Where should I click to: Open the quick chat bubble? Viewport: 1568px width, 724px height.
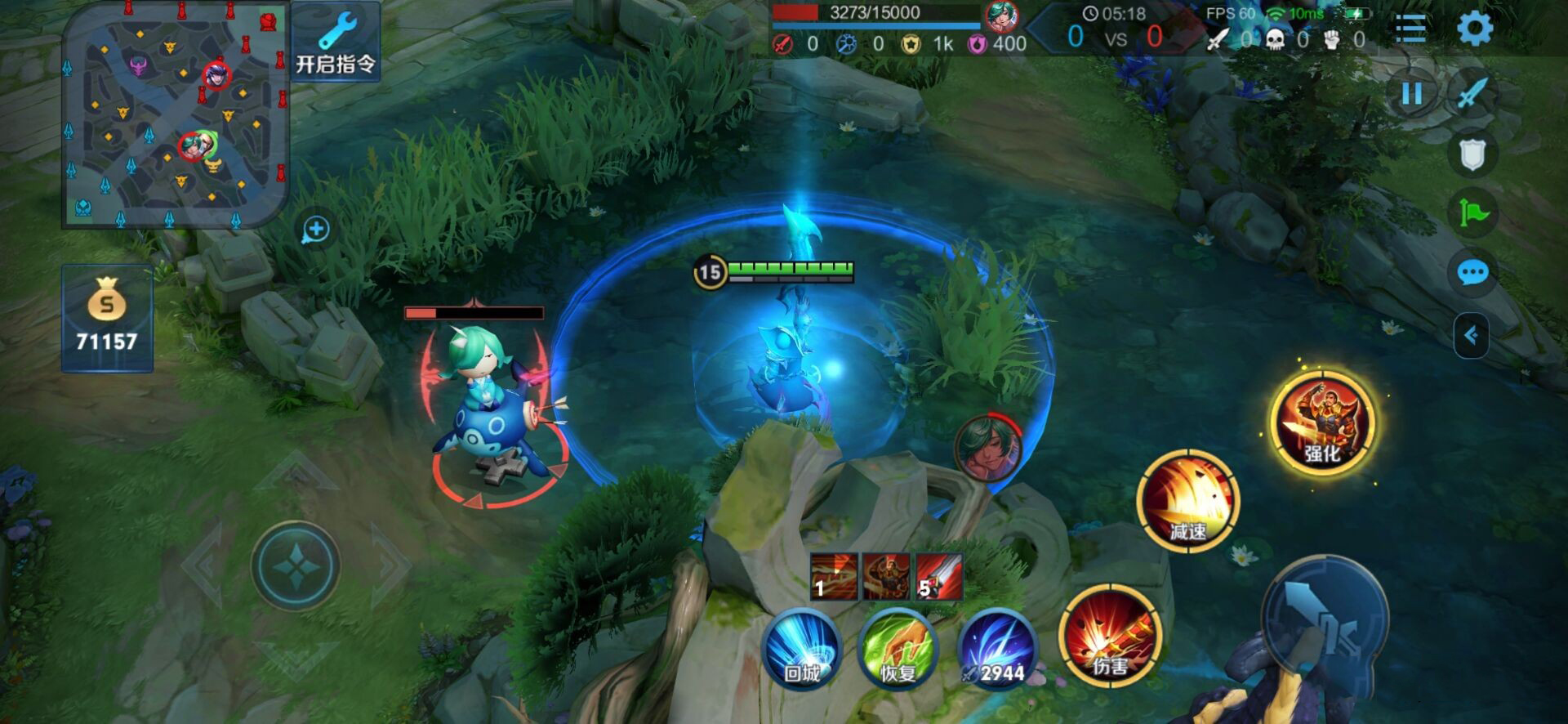(1472, 272)
